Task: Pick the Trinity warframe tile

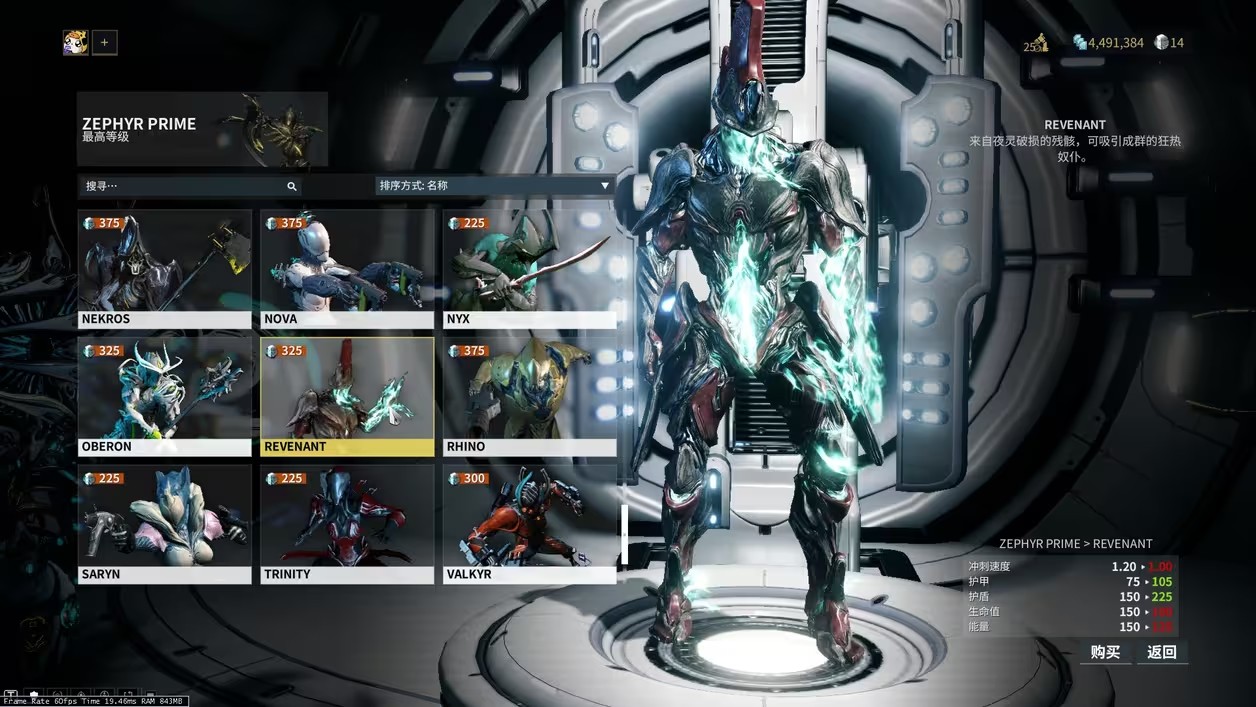Action: point(347,524)
